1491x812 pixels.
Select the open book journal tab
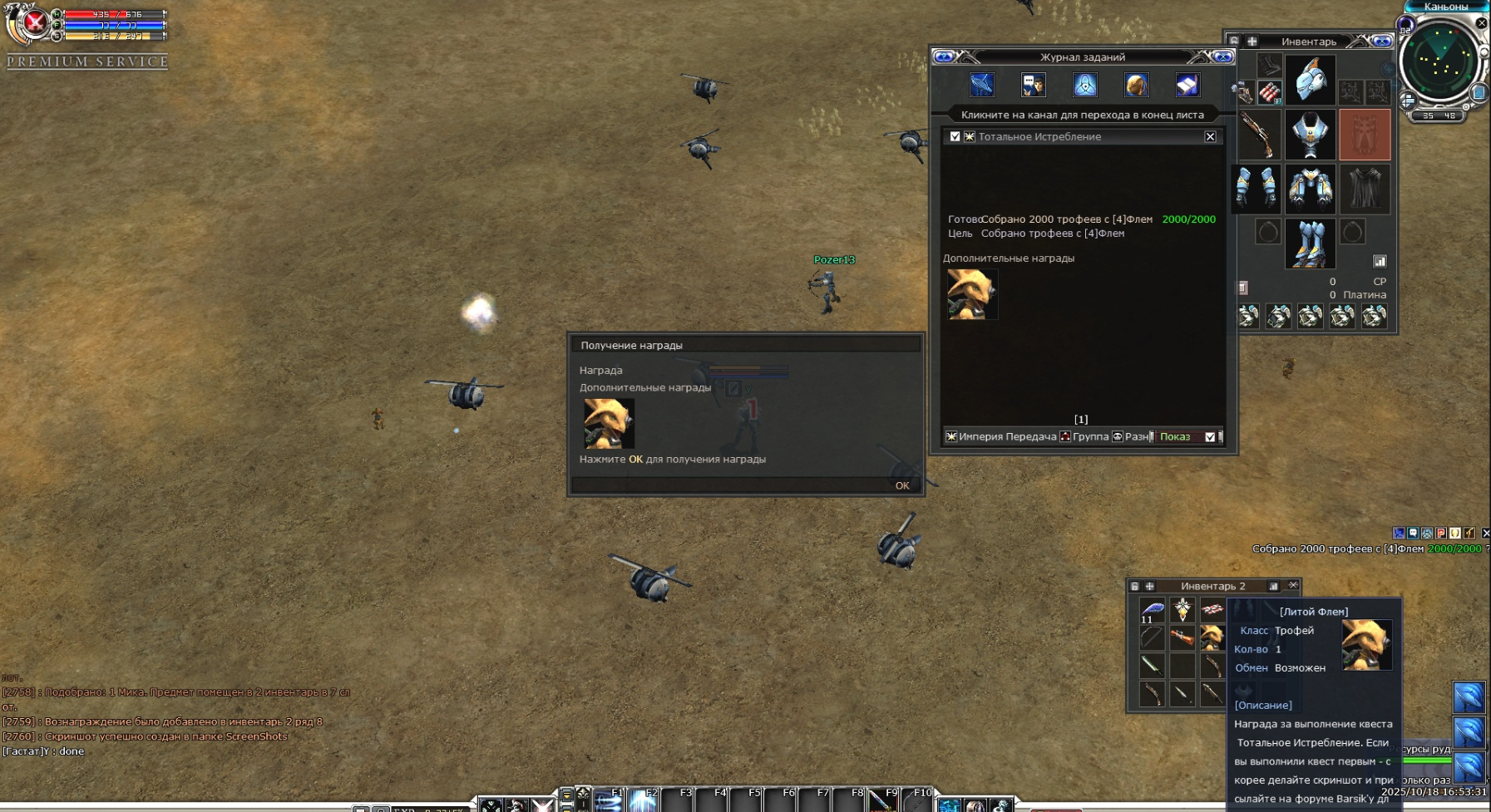[x=1187, y=85]
